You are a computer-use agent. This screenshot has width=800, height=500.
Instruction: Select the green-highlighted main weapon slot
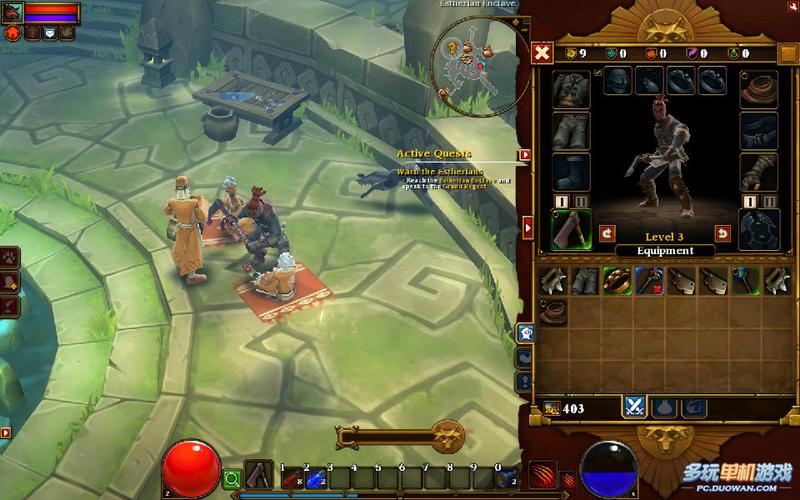pos(571,229)
